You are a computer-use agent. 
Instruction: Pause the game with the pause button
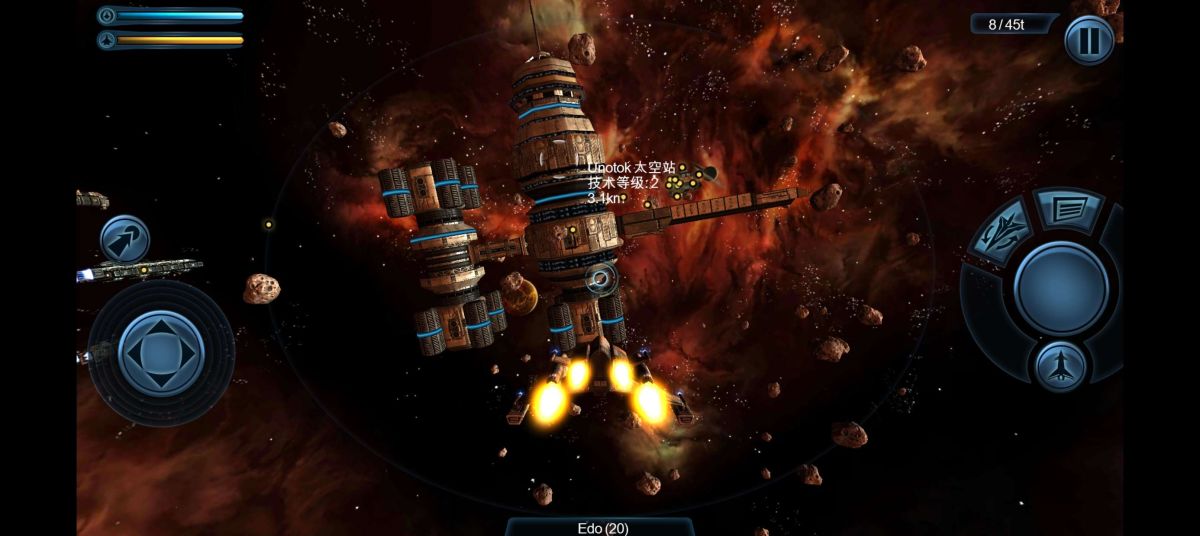pos(1088,41)
